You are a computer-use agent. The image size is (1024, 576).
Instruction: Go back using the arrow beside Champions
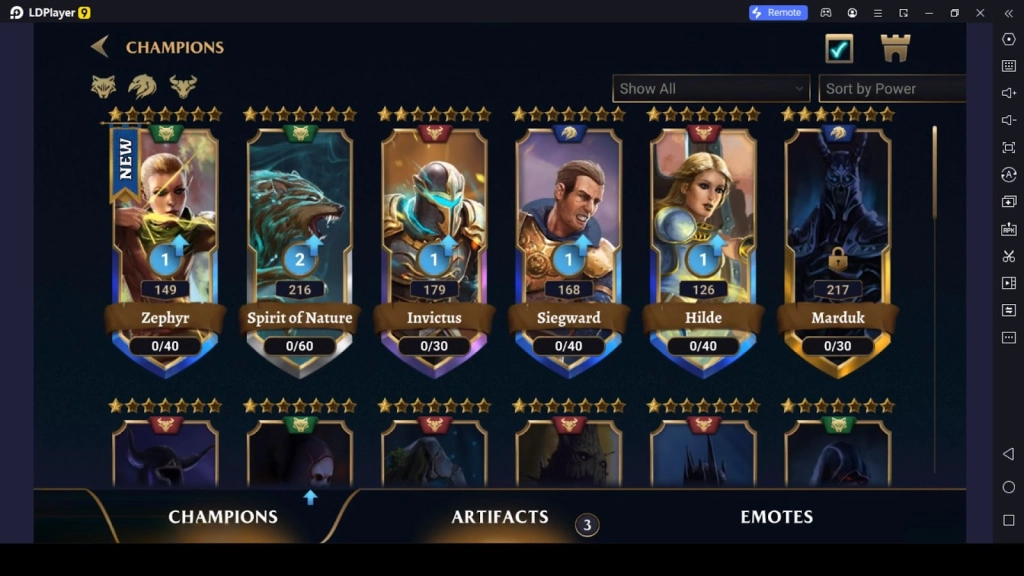click(x=100, y=47)
